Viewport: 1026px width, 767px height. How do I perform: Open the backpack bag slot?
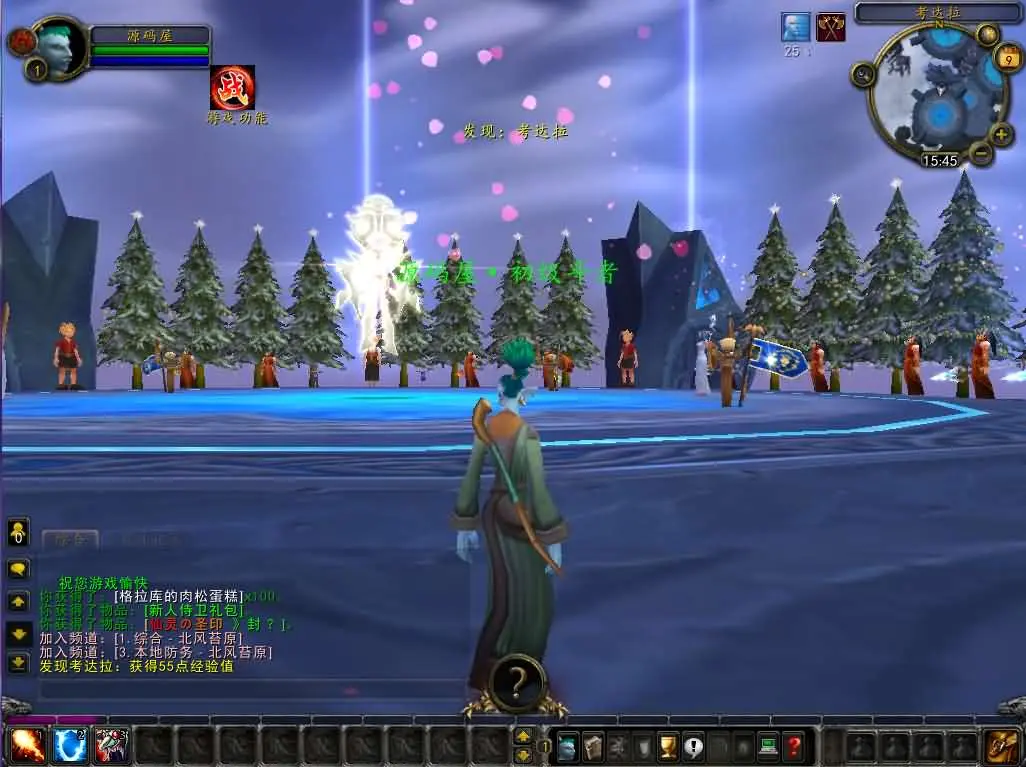(1000, 745)
